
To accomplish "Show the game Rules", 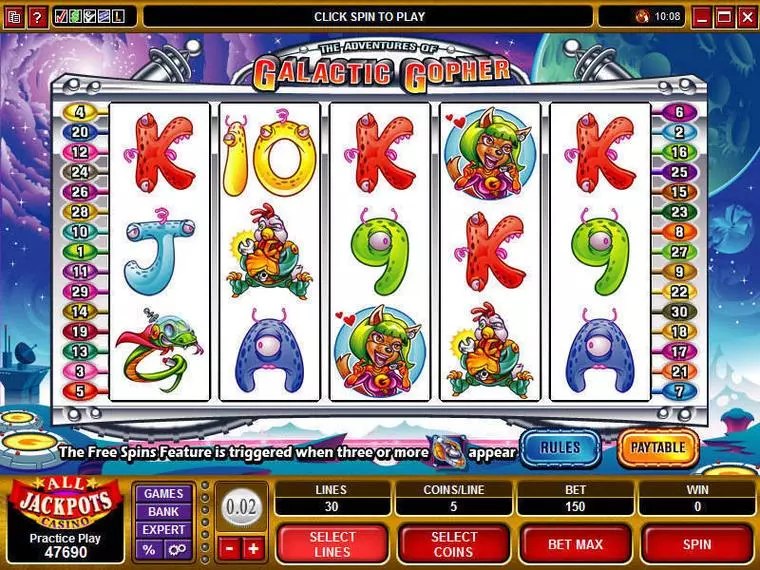I will point(560,448).
